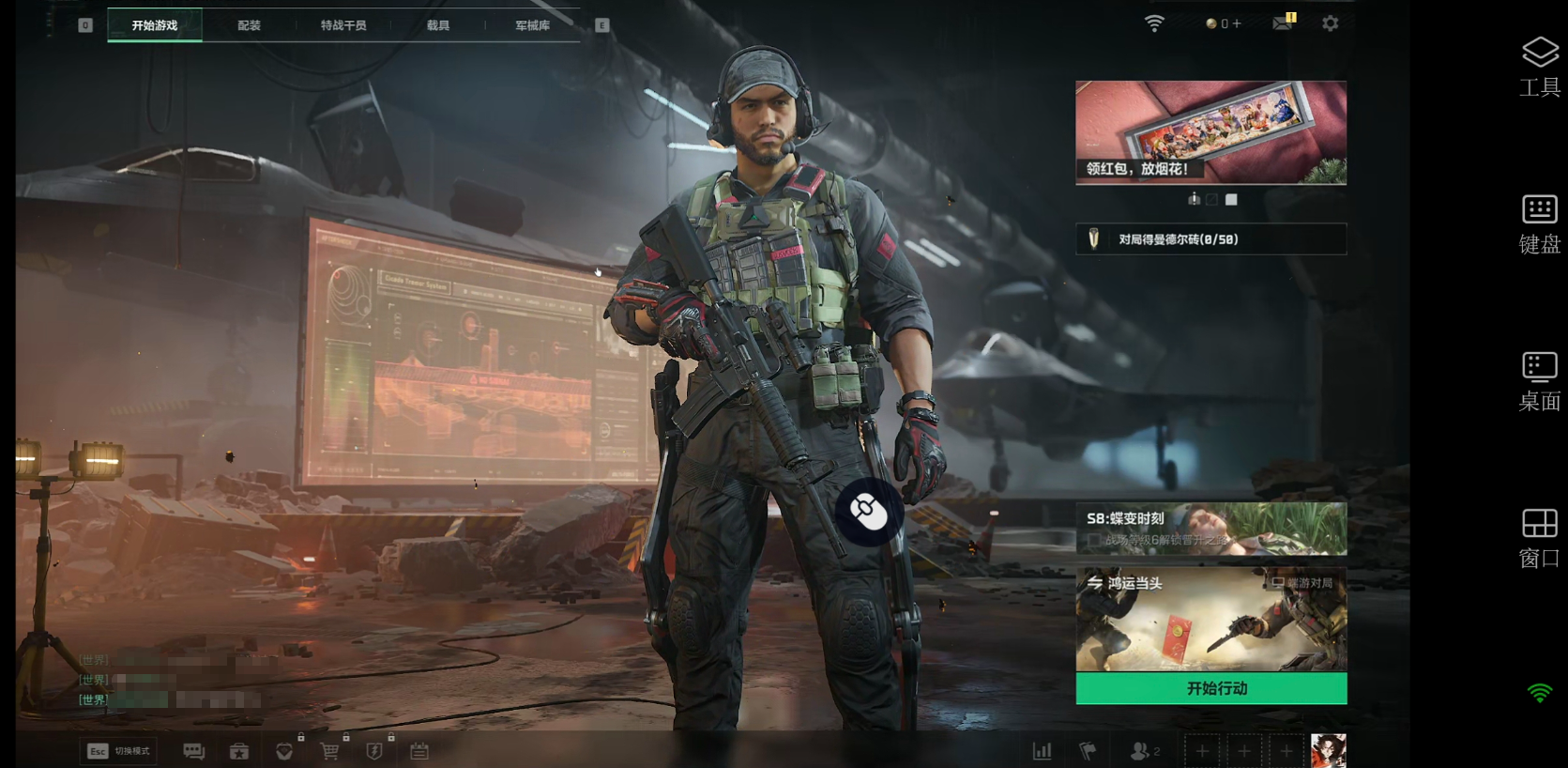Viewport: 1568px width, 768px height.
Task: Switch to 桌面 desktop in overlay
Action: pos(1539,380)
